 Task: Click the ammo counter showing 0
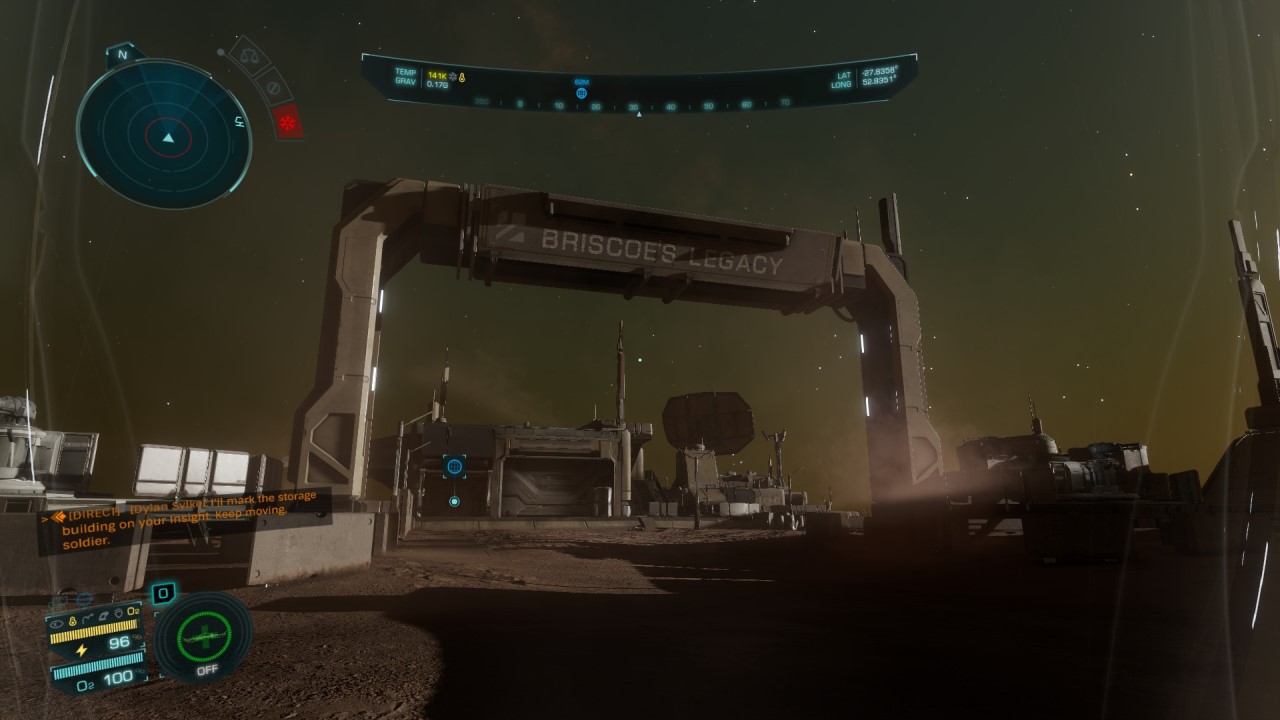(164, 593)
